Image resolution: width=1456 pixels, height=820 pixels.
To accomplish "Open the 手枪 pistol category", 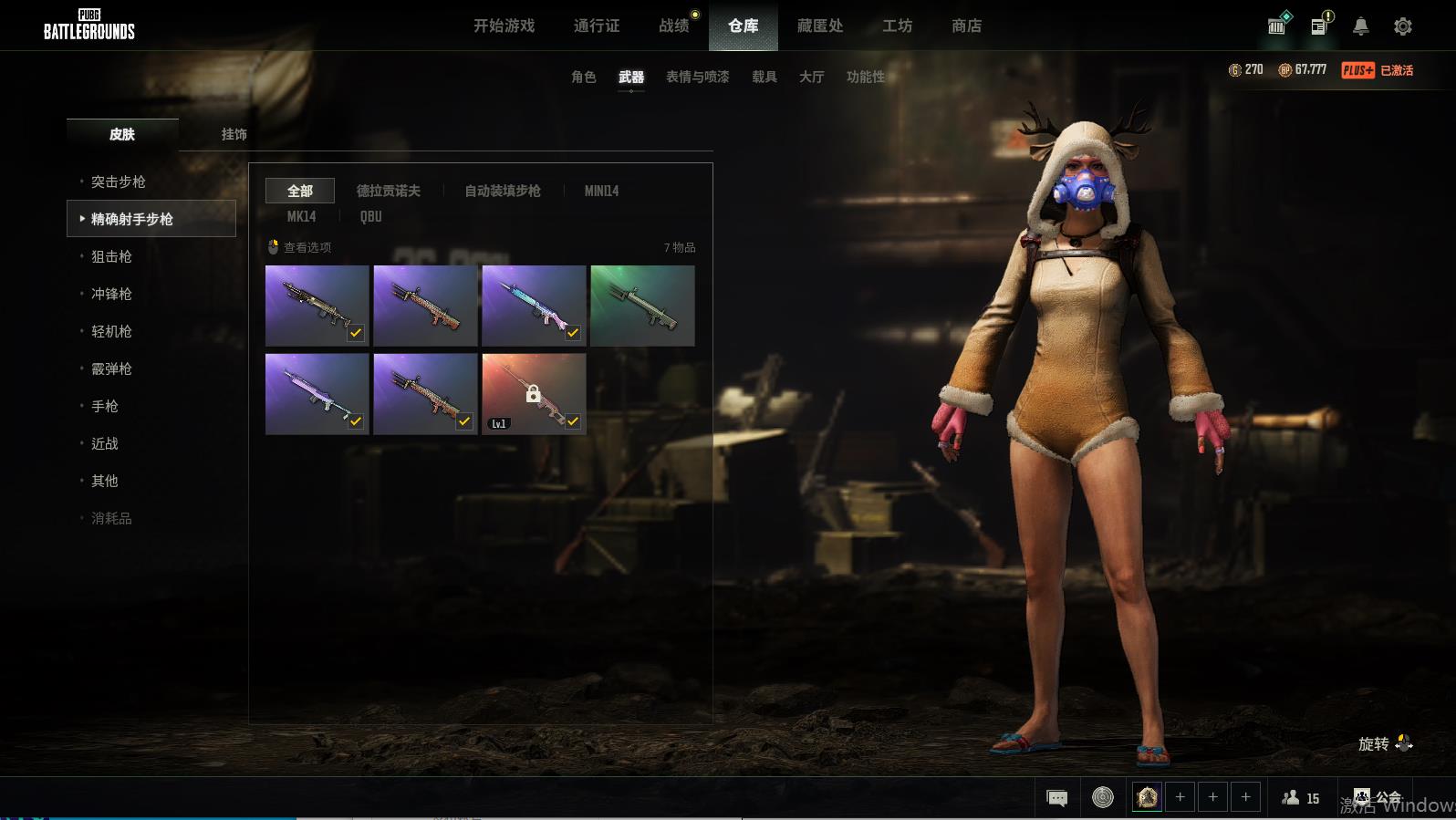I will point(105,406).
